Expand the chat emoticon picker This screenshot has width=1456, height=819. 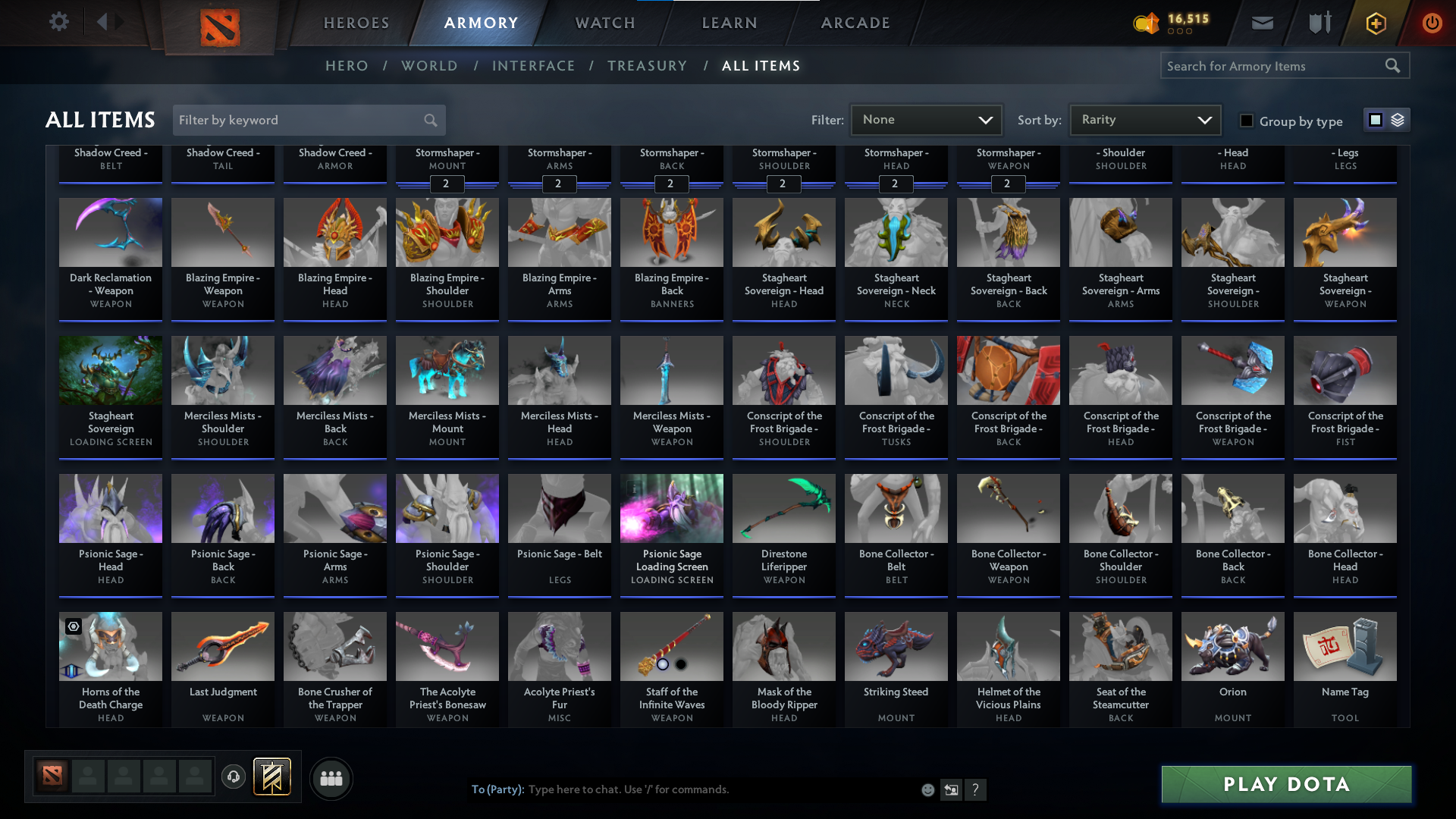pos(927,789)
